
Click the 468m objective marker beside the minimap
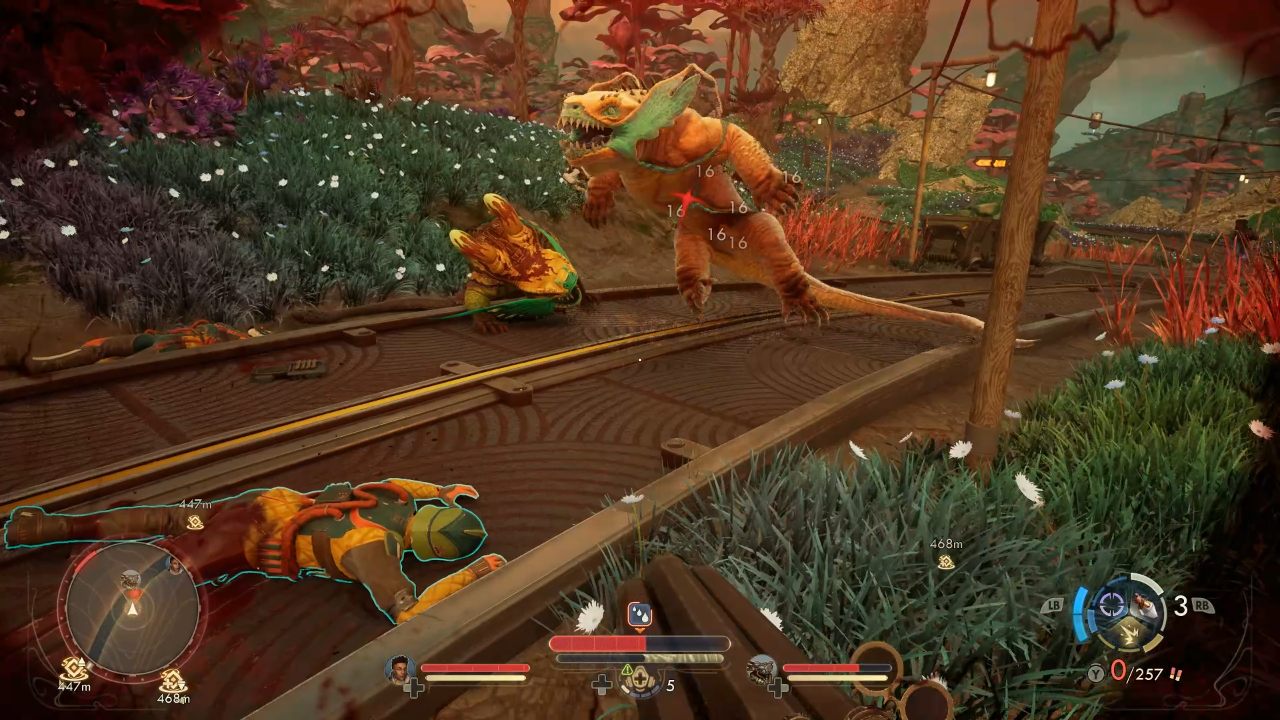pos(172,680)
